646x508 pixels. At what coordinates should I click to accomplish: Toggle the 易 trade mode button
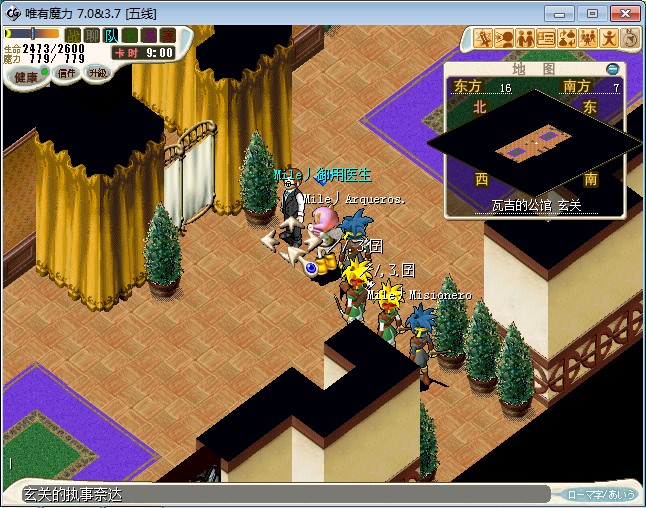point(149,35)
